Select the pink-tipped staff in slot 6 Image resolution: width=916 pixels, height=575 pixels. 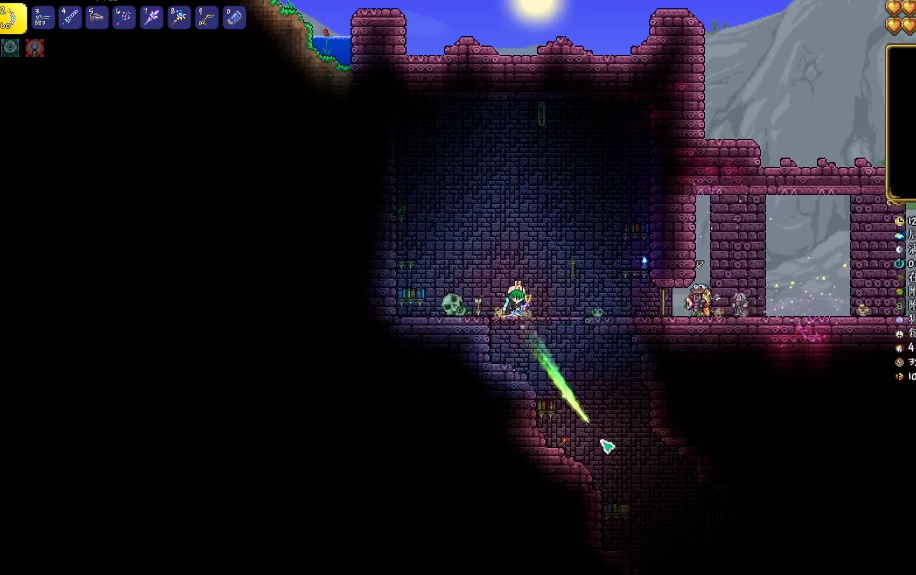click(124, 17)
